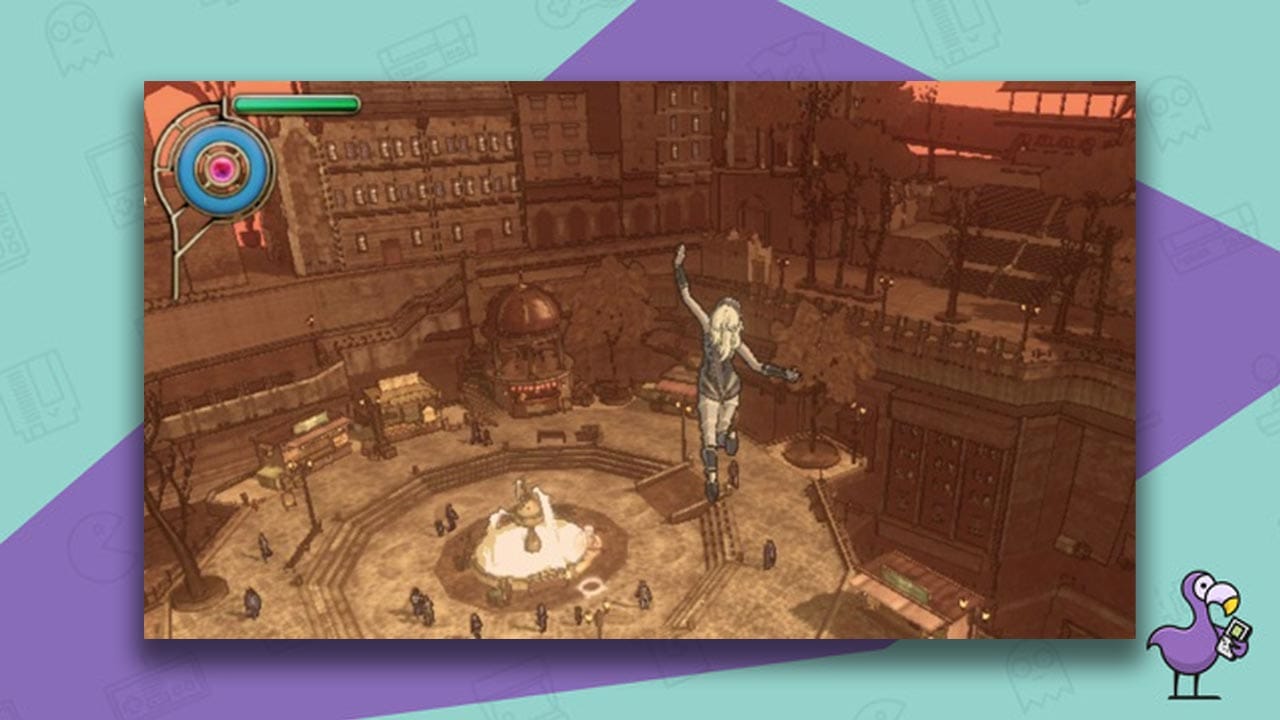
Task: Click the market stall with striped awning
Action: pos(400,391)
